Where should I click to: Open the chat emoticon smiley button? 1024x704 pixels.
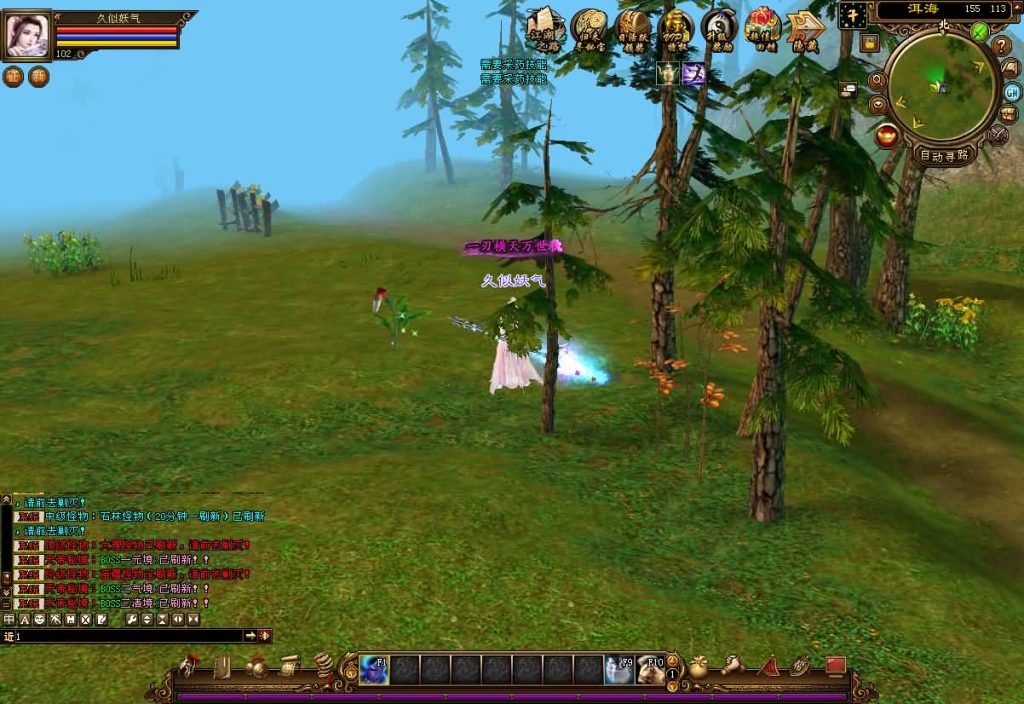(x=40, y=620)
